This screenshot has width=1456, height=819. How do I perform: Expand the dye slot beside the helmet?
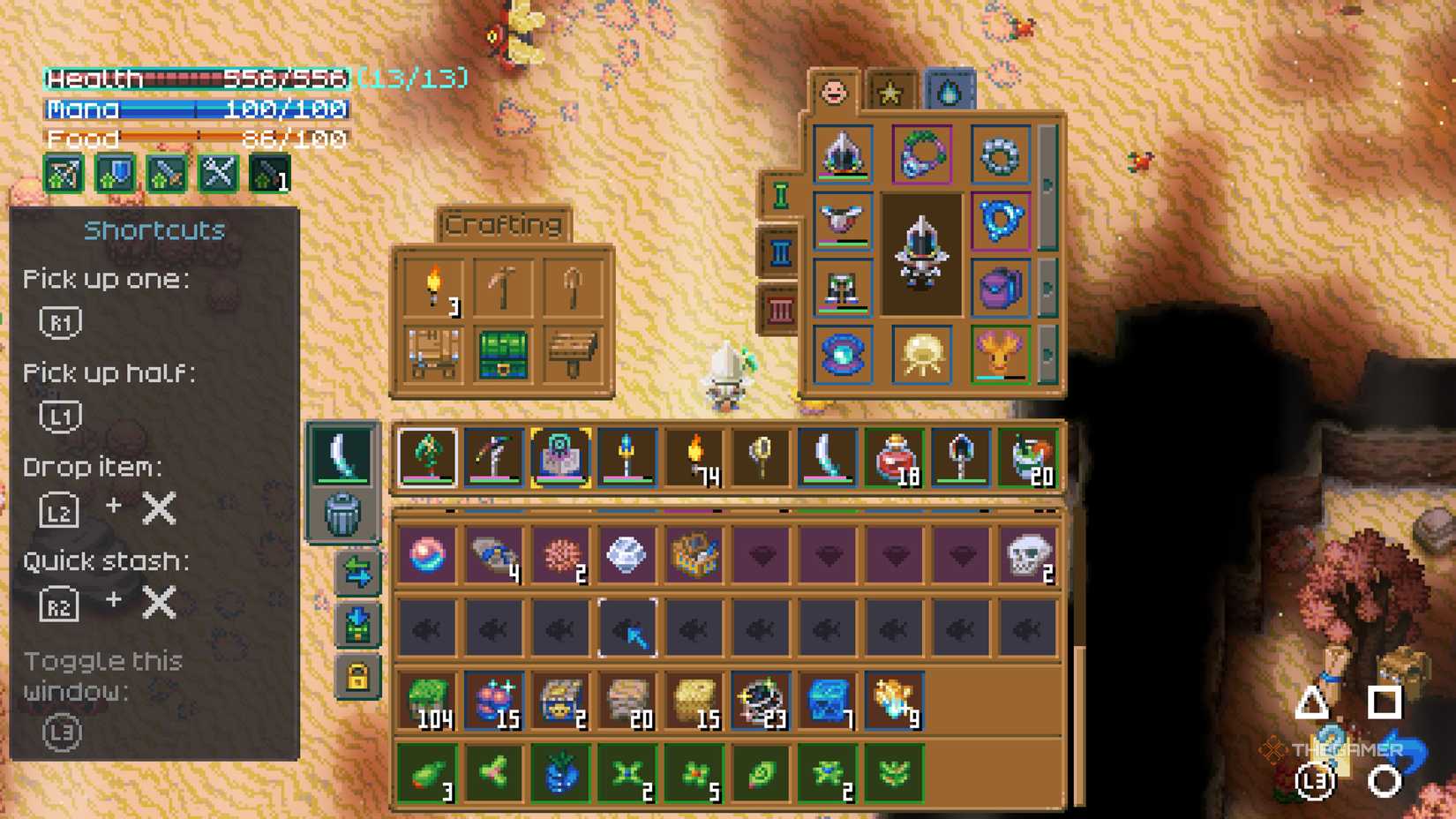click(1048, 183)
